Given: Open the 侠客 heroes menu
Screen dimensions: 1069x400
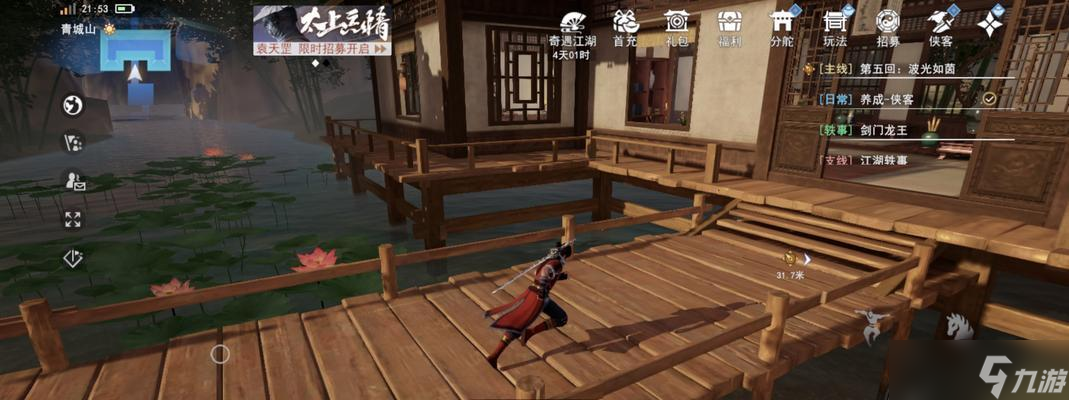Looking at the screenshot, I should (938, 23).
